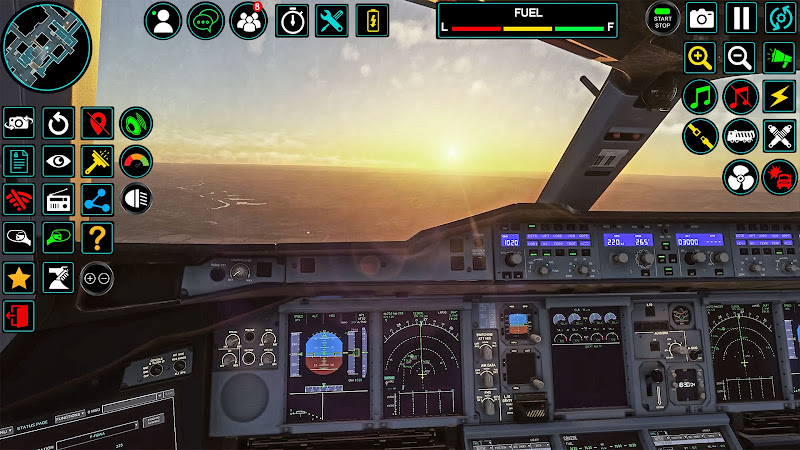Click the stopwatch timer icon
Screen dimensions: 800x450
pyautogui.click(x=291, y=20)
